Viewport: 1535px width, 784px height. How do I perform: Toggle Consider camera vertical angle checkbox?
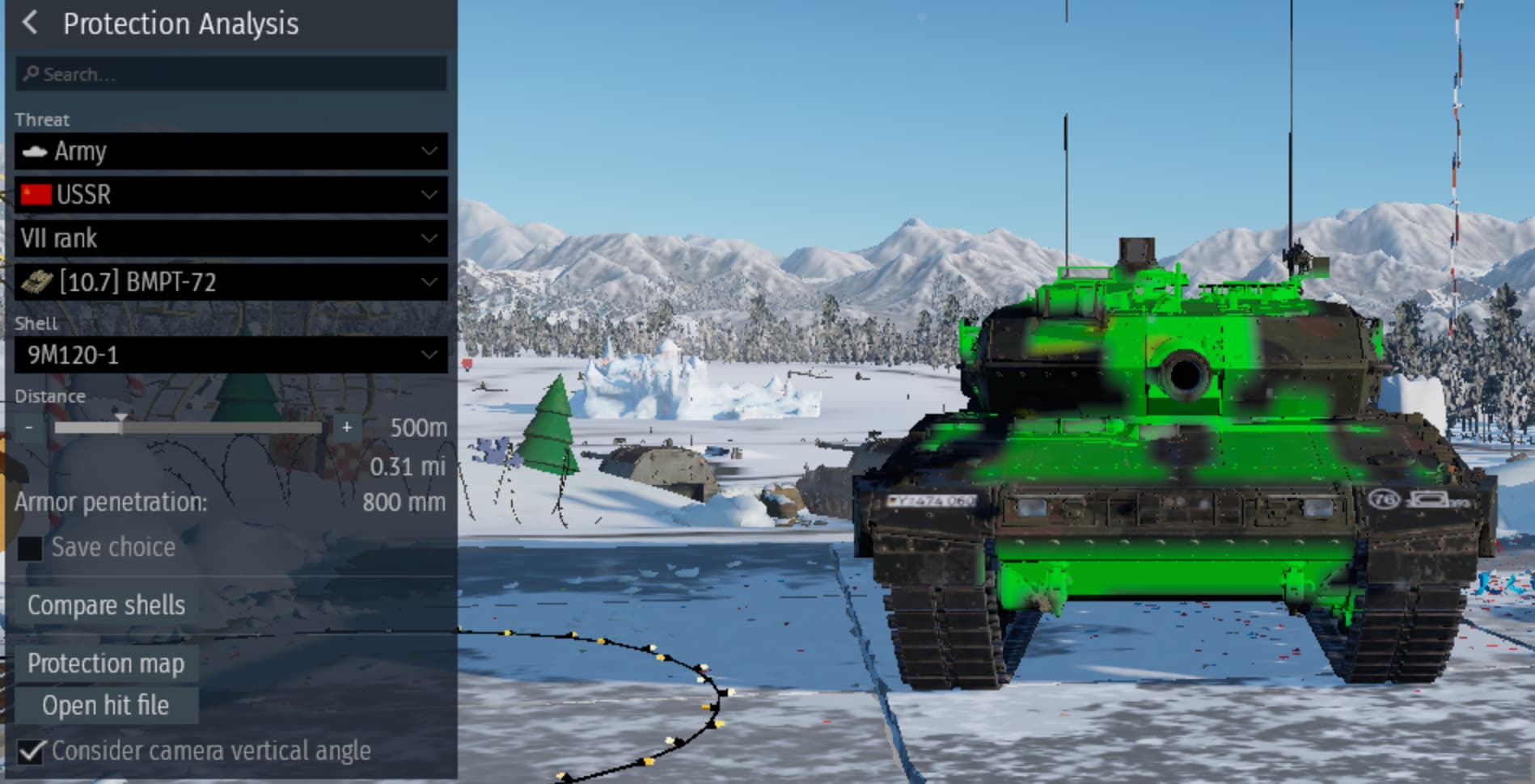click(x=31, y=752)
